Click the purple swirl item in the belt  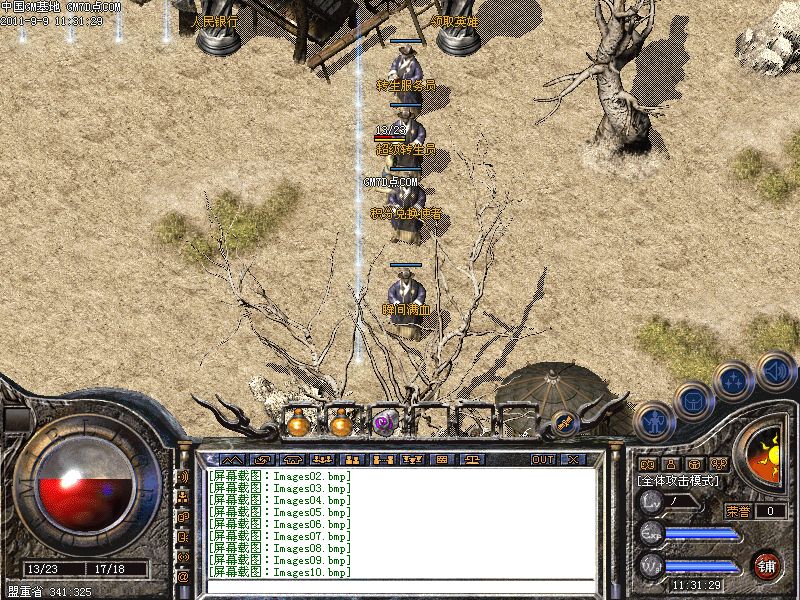pyautogui.click(x=384, y=423)
